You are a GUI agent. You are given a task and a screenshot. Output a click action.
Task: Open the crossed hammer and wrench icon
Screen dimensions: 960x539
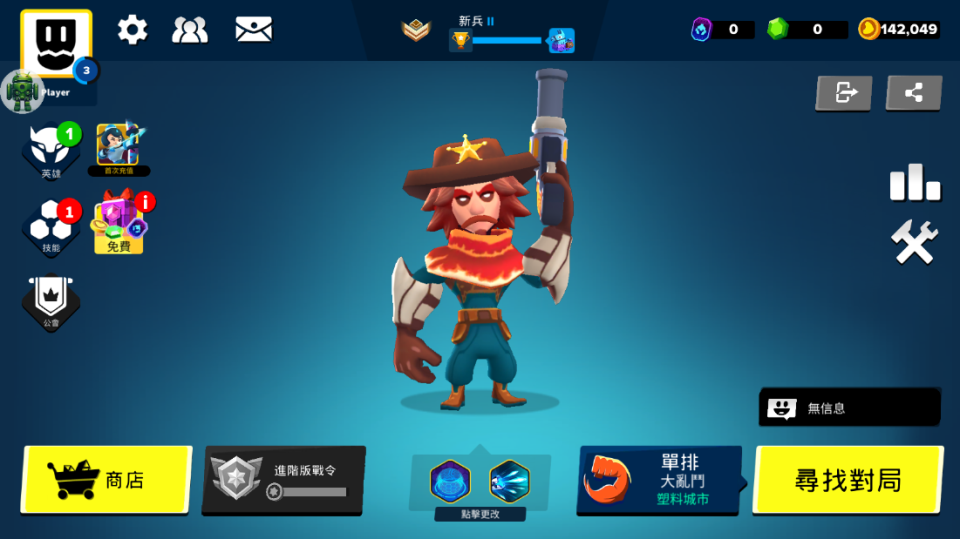click(914, 243)
